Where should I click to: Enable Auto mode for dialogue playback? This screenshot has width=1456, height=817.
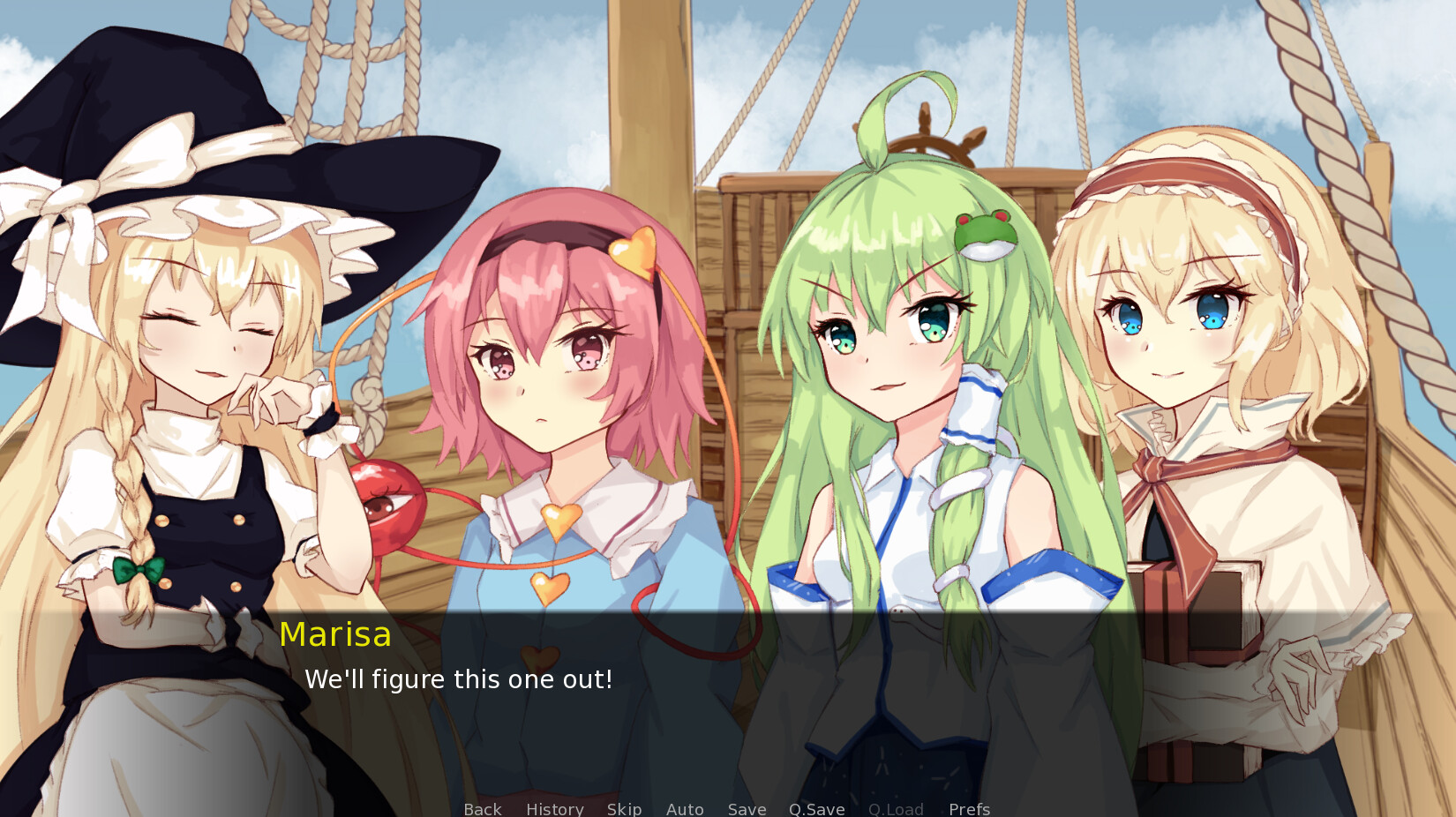685,808
